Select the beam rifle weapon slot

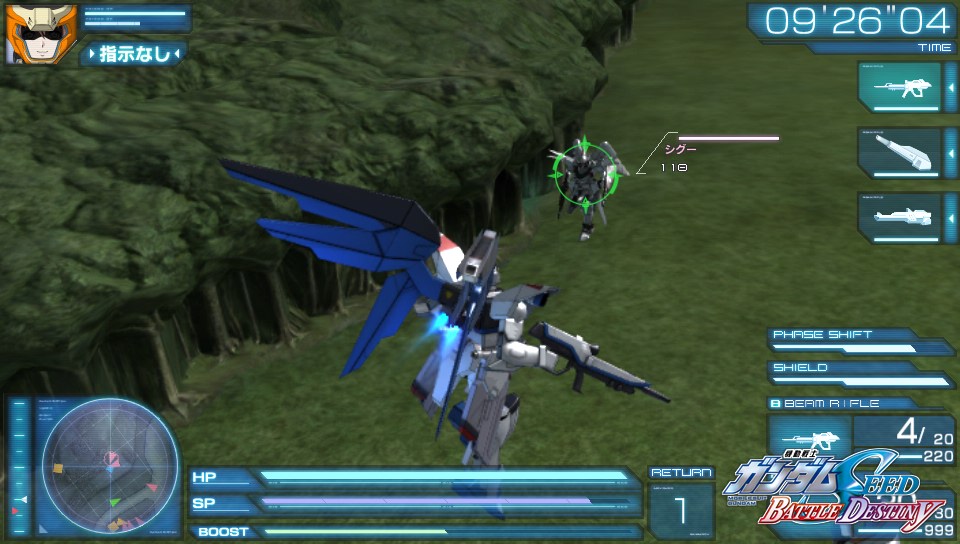899,88
